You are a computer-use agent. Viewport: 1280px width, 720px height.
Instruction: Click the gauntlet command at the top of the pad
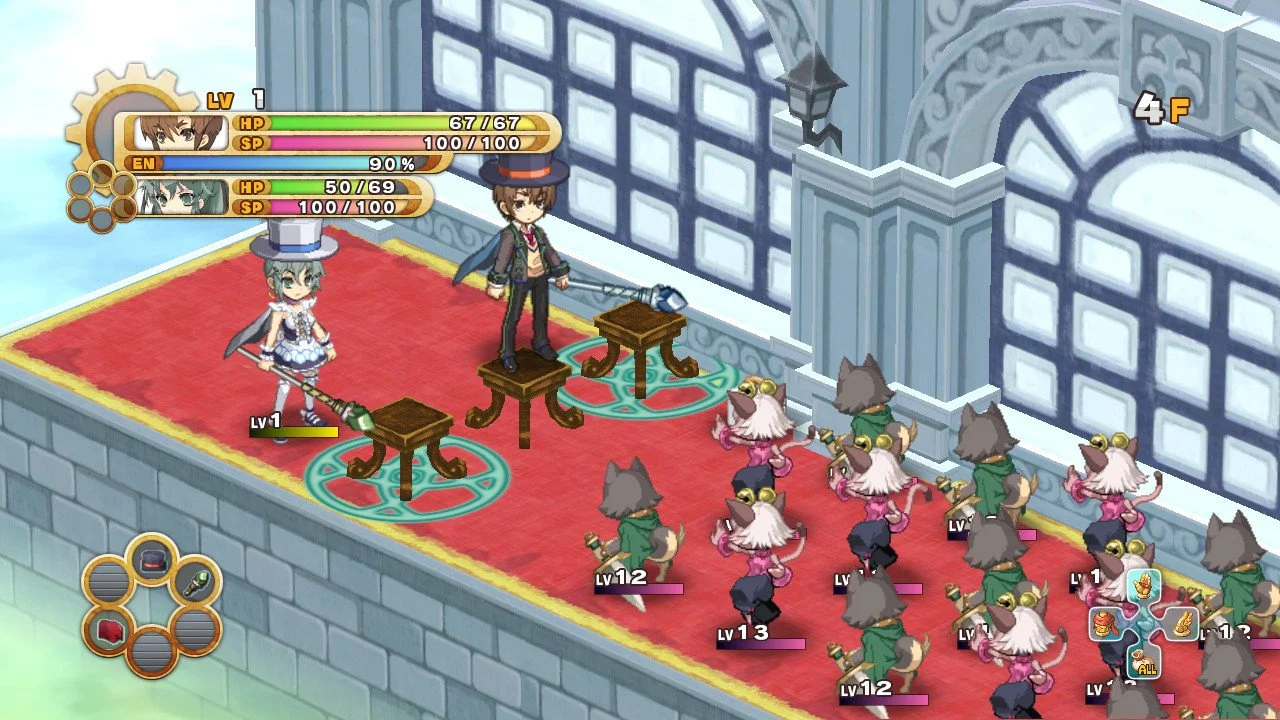tap(1143, 585)
